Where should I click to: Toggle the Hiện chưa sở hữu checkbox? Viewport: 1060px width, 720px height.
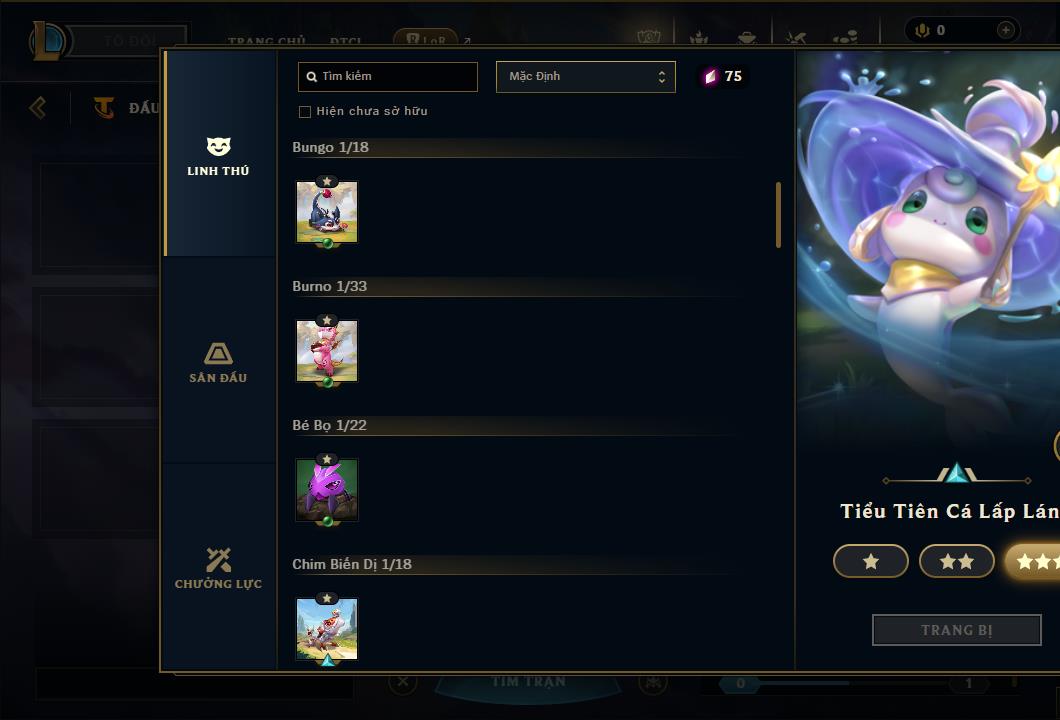[305, 112]
